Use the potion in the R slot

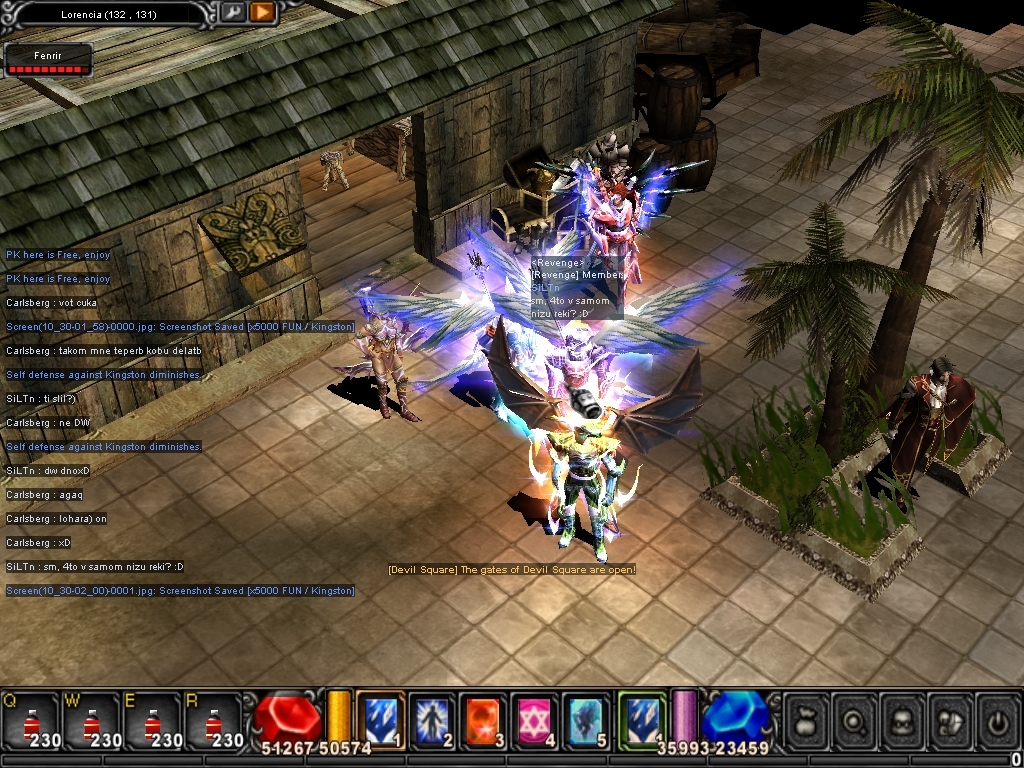(214, 721)
